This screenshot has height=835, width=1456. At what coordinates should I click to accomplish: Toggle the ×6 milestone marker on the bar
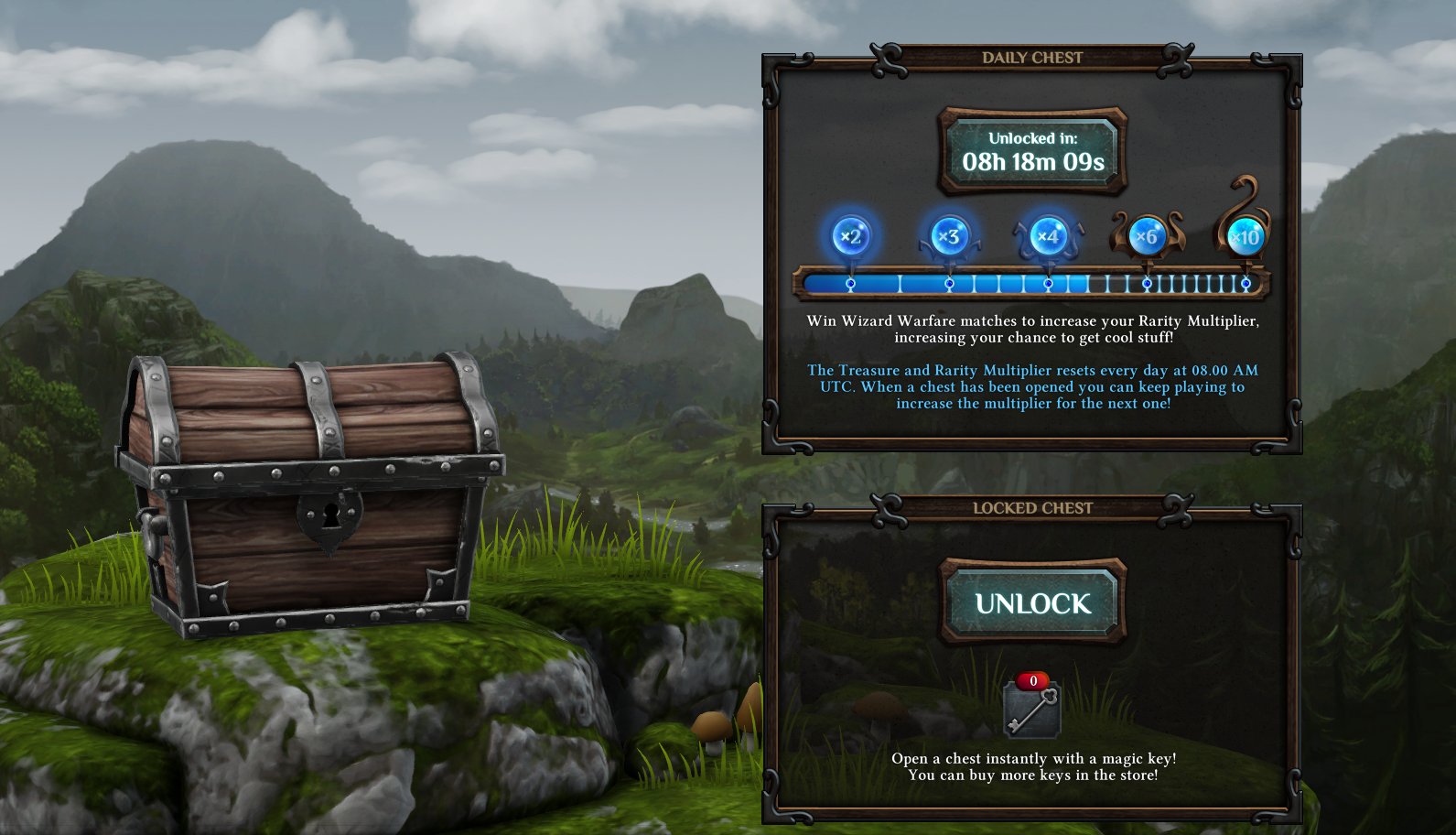pos(1147,284)
